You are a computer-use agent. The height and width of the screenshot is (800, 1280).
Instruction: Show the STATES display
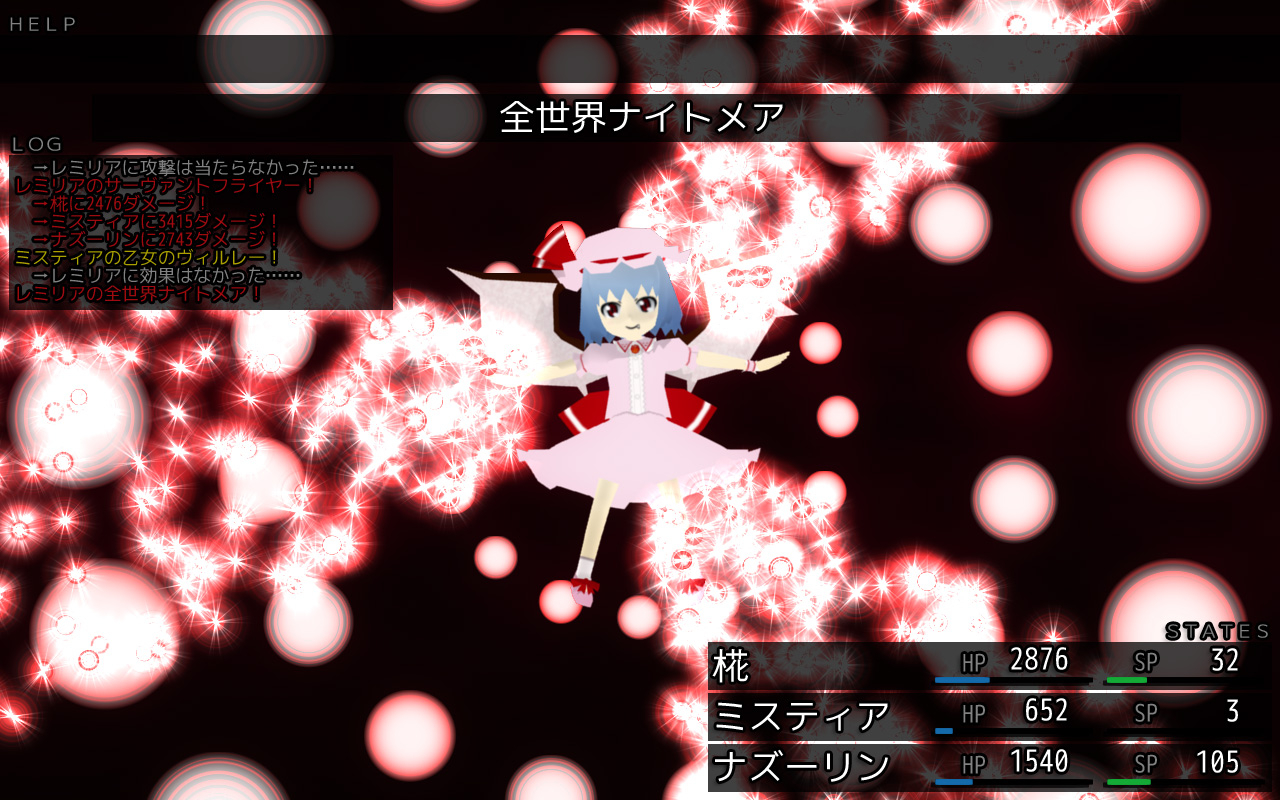(1217, 631)
